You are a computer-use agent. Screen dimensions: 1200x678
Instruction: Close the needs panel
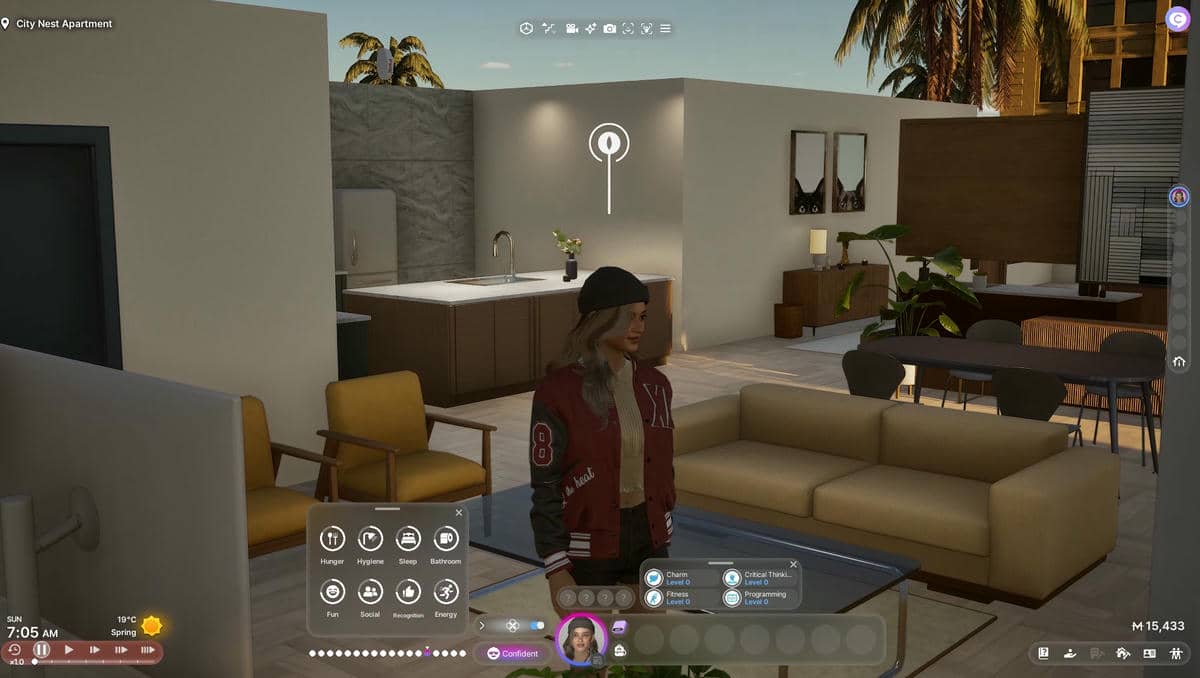[459, 513]
